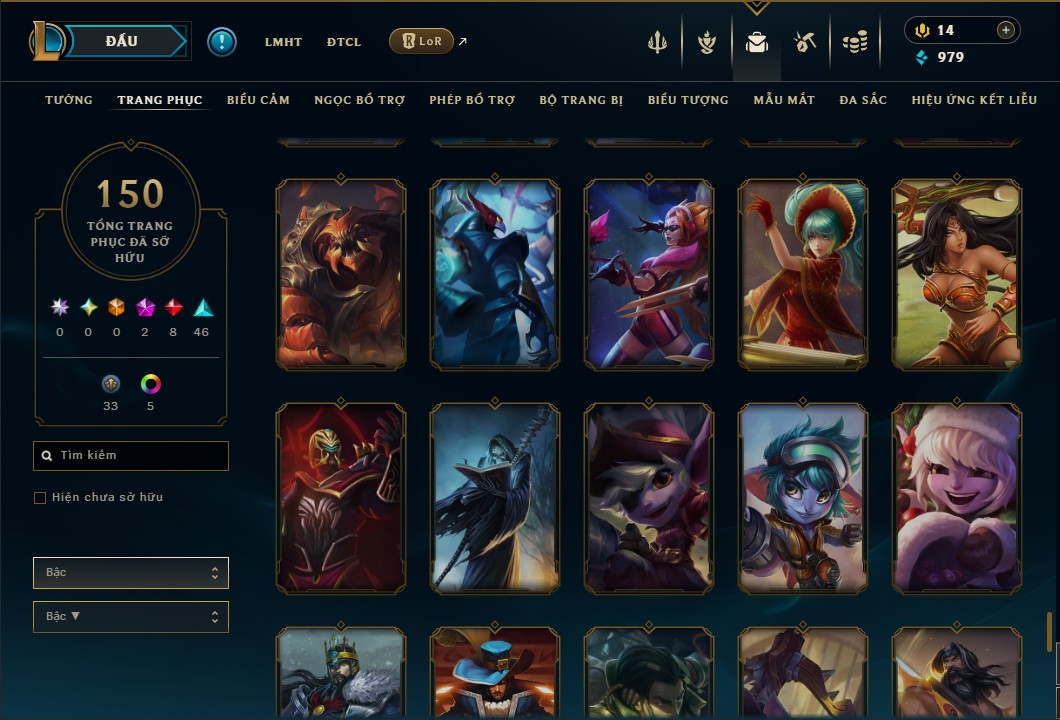
Task: Open the coin stack store icon
Action: click(x=854, y=42)
